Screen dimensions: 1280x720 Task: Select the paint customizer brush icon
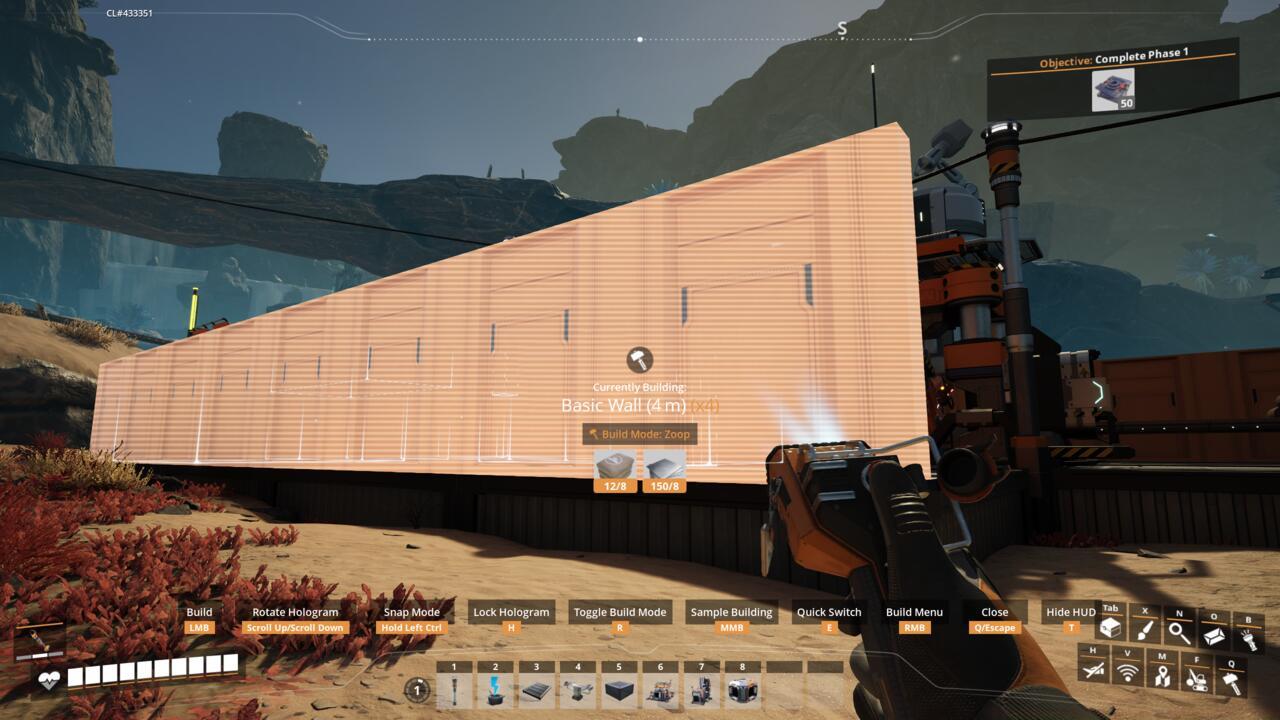[x=1144, y=630]
